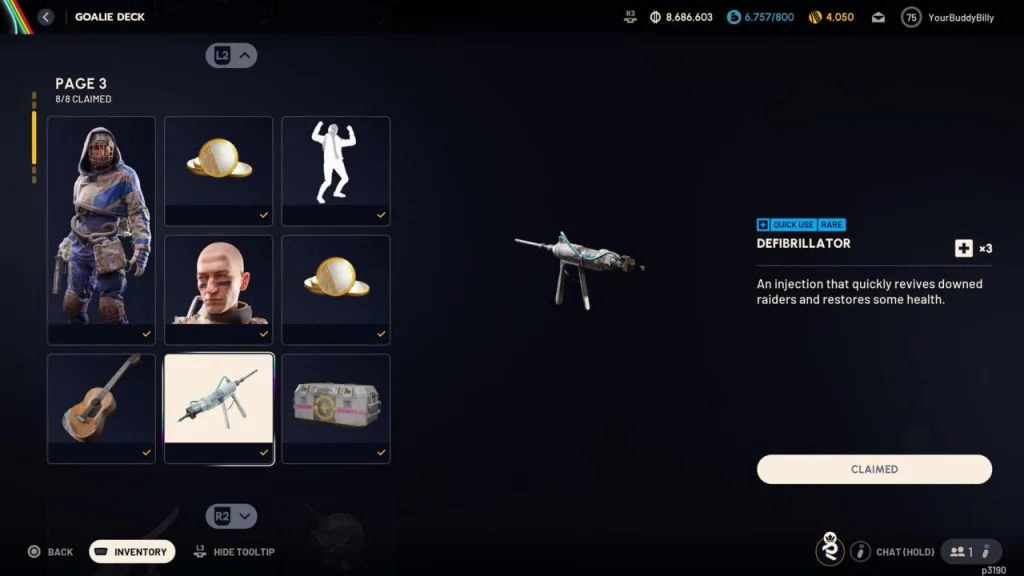
Task: Choose the supply crate reward tile
Action: [x=335, y=408]
